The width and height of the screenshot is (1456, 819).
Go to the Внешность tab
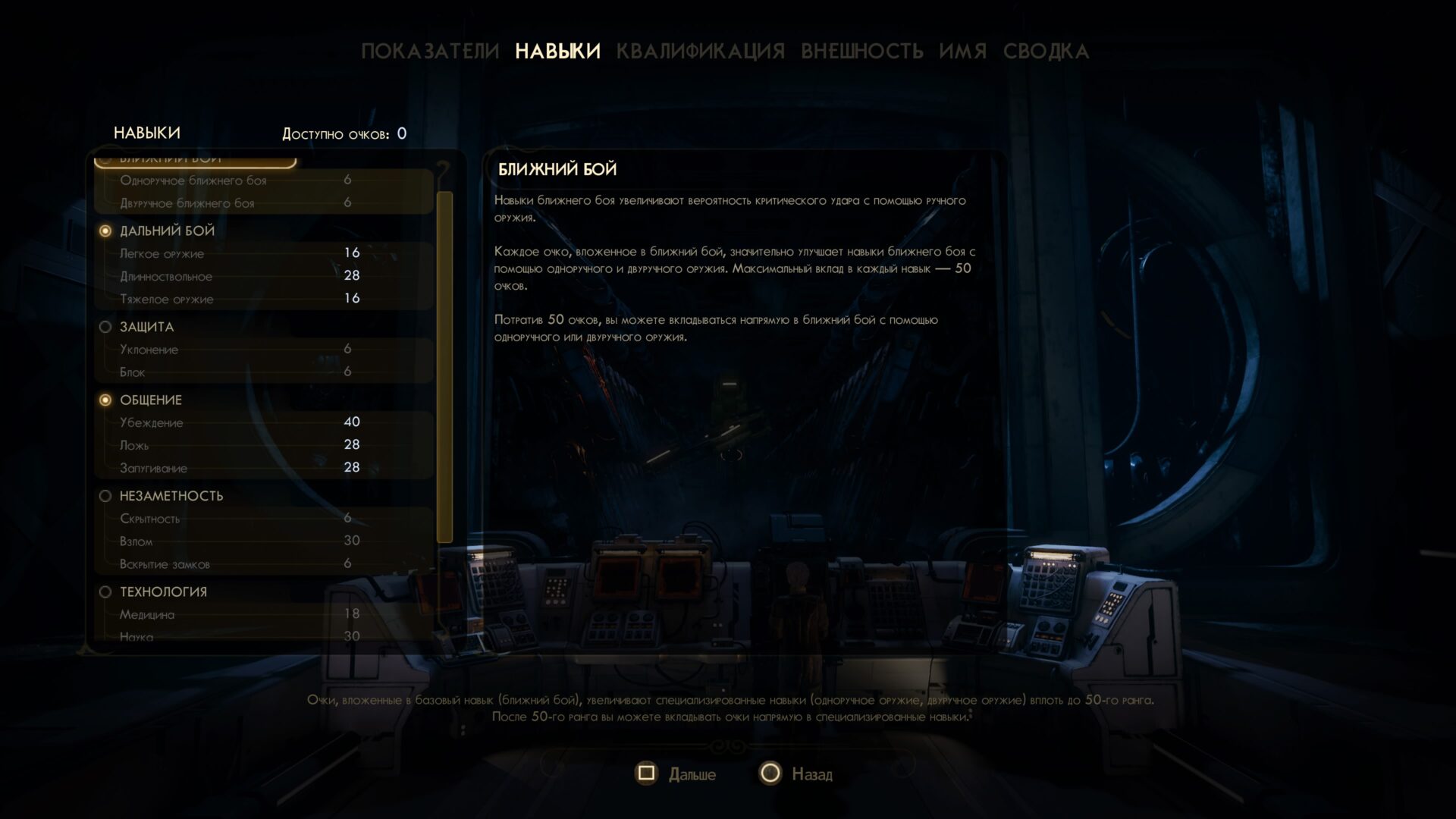tap(861, 52)
